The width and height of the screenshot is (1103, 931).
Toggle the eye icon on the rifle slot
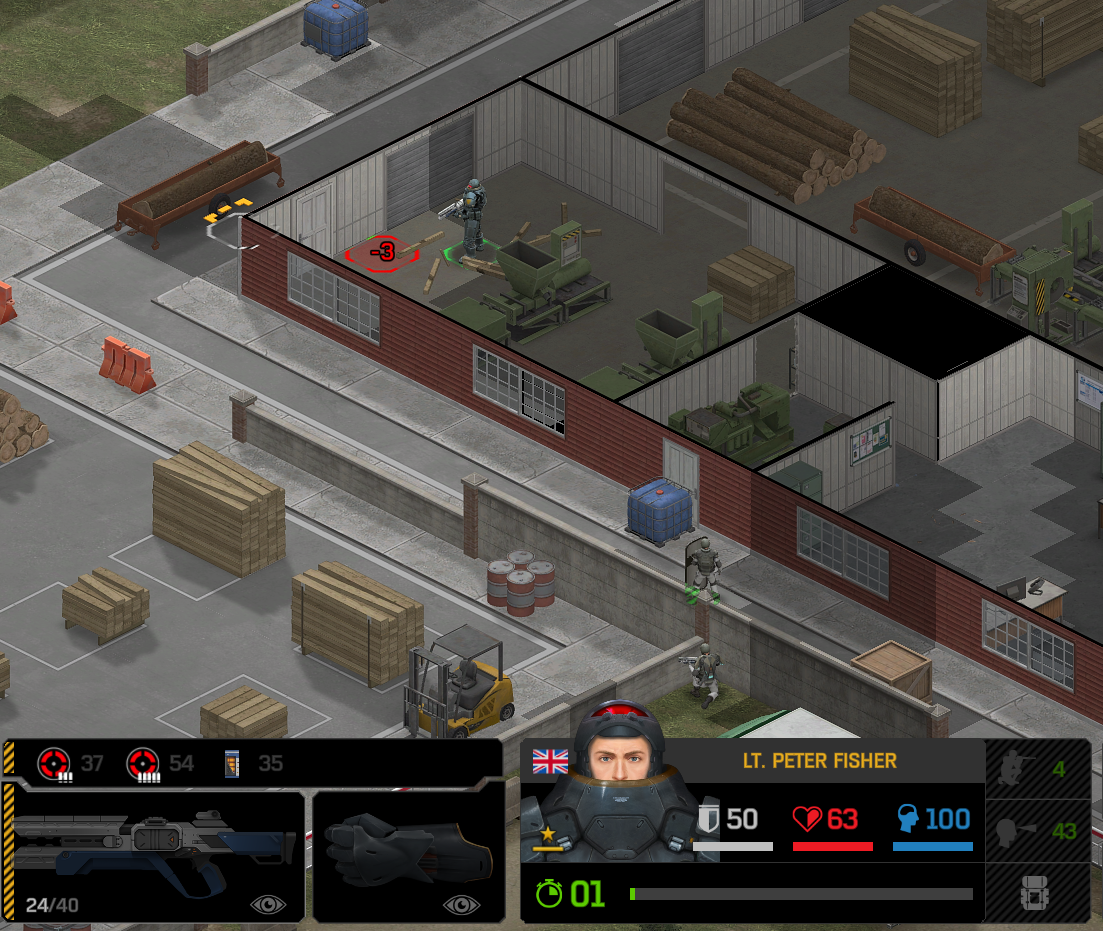point(267,905)
